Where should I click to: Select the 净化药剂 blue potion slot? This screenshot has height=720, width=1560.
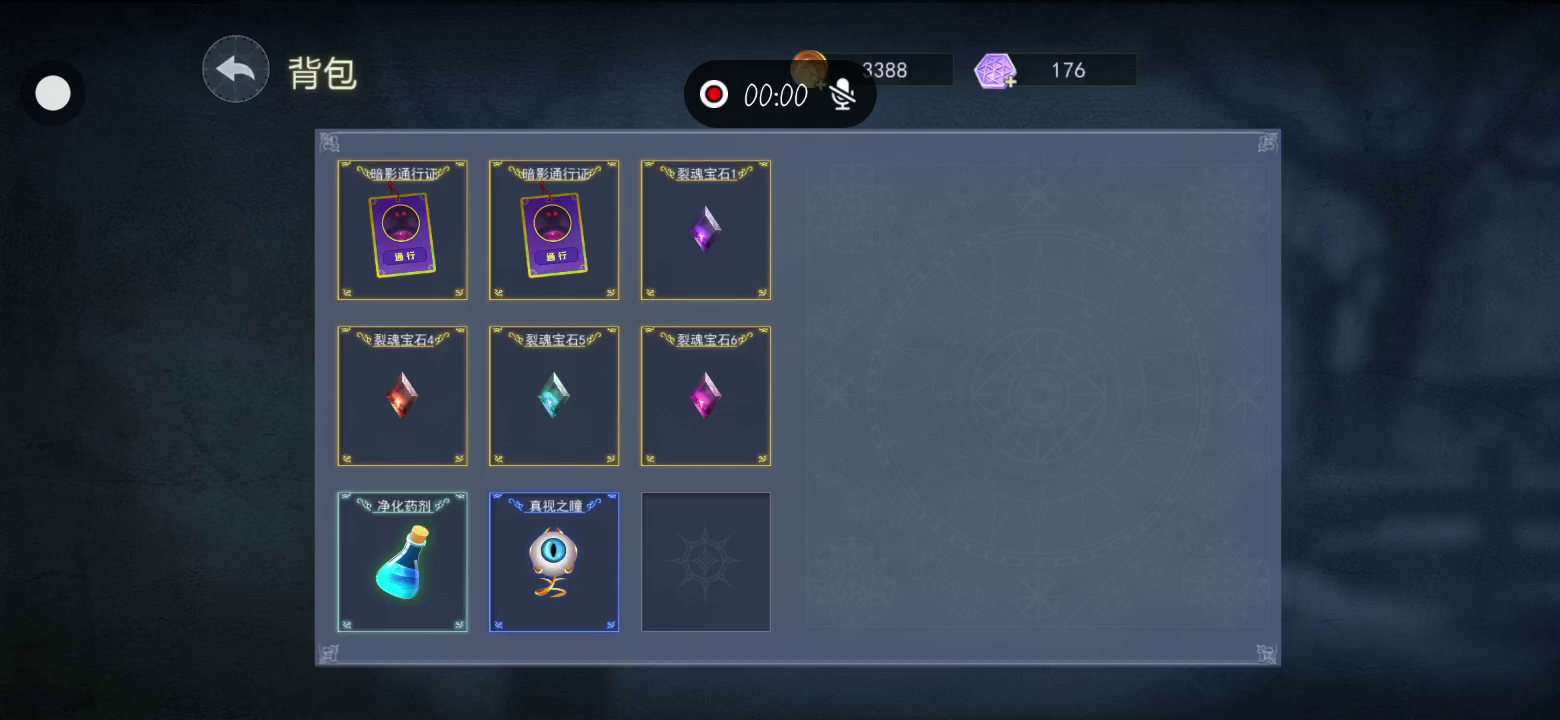click(402, 562)
